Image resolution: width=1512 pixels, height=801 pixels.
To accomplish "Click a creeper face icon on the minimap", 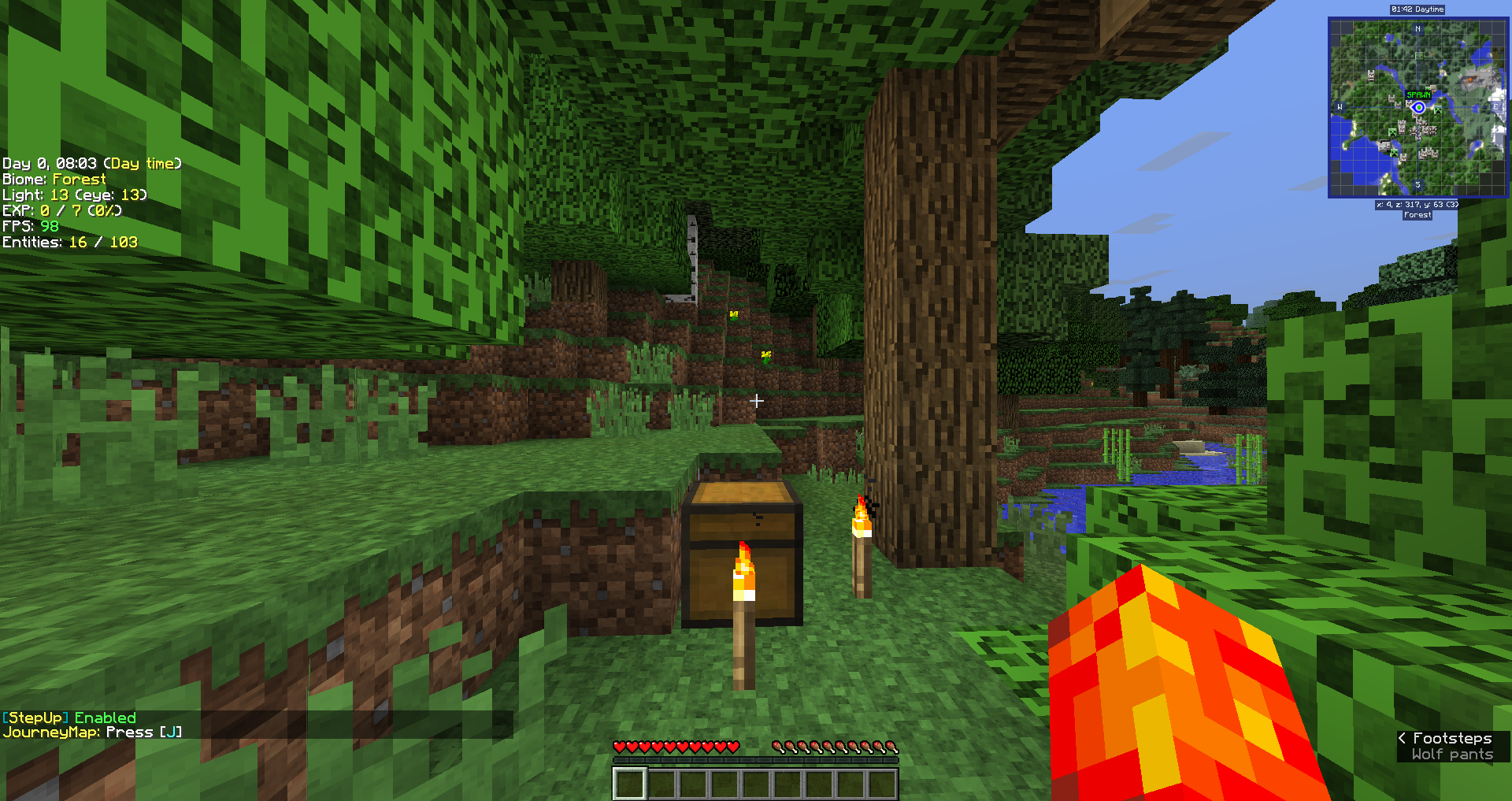I will 1438,110.
